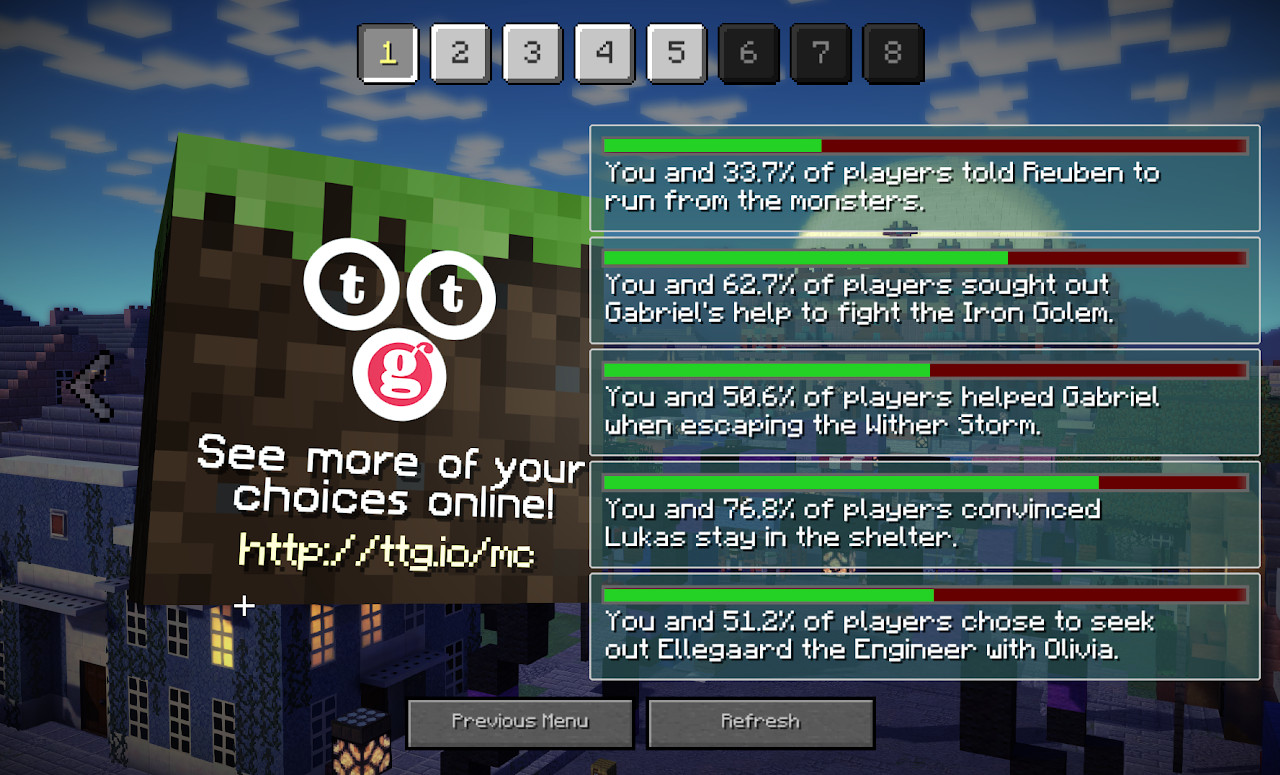Switch to page 2 of results
The width and height of the screenshot is (1280, 775).
[x=460, y=53]
